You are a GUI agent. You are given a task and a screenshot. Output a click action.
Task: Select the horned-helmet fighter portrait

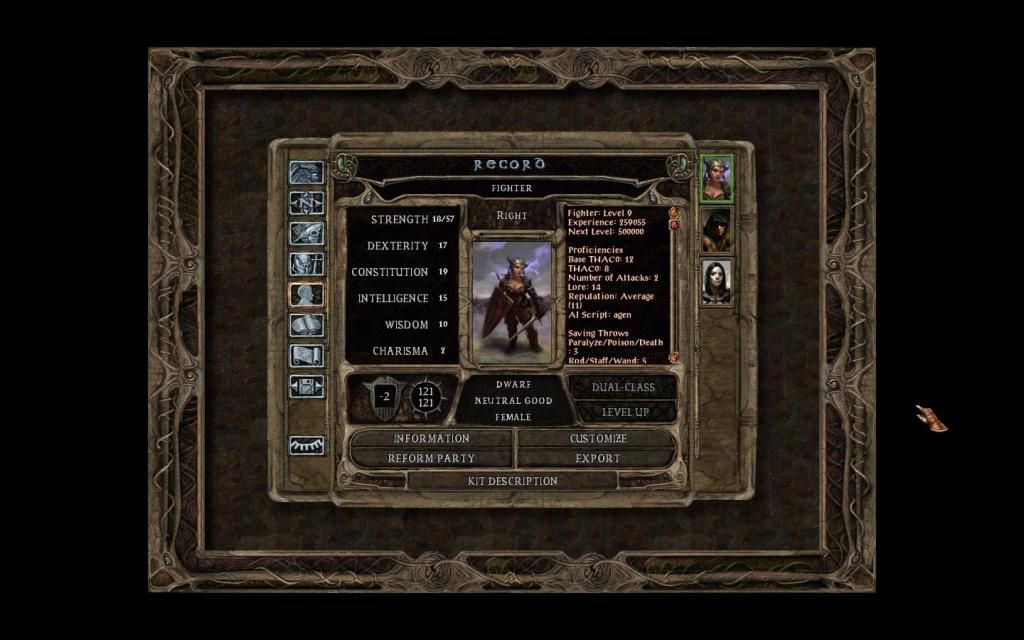716,179
